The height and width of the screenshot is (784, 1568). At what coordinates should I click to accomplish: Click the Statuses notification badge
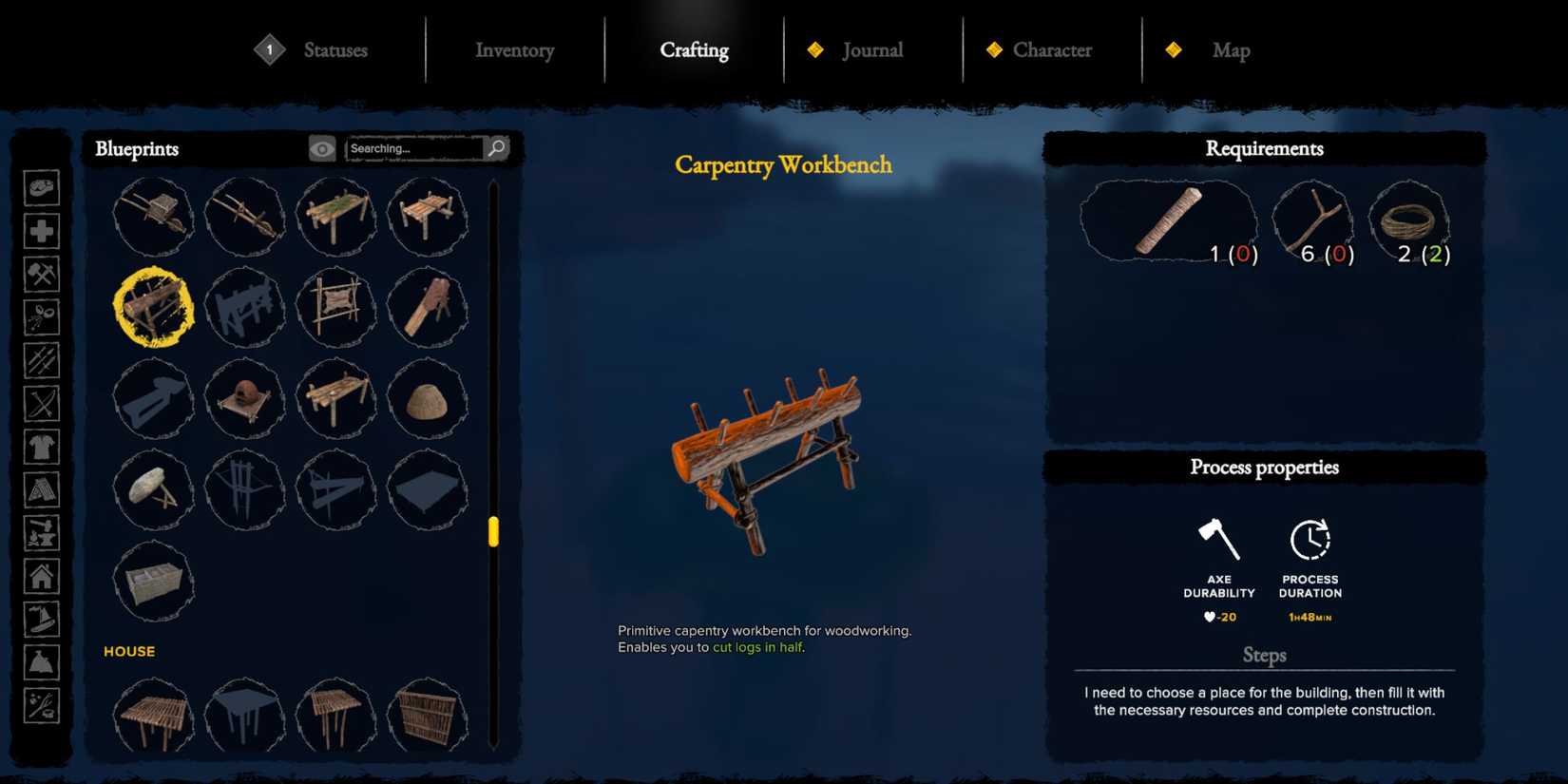pyautogui.click(x=269, y=48)
